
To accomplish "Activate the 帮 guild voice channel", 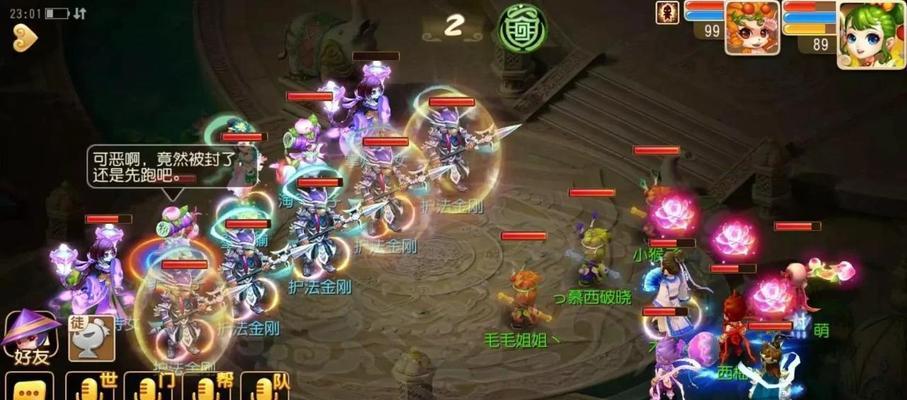I will tap(208, 387).
